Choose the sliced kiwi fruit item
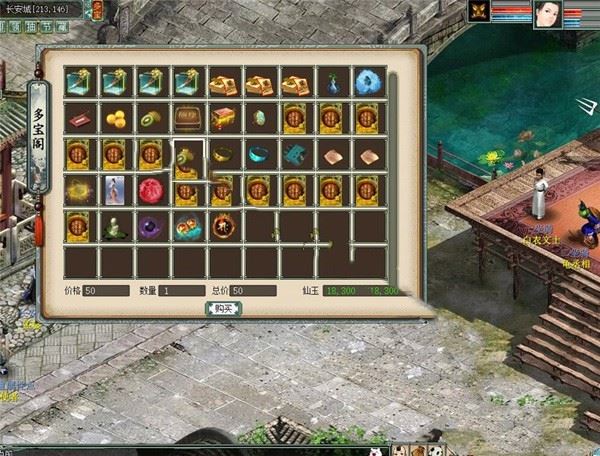Image resolution: width=600 pixels, height=456 pixels. pyautogui.click(x=150, y=118)
